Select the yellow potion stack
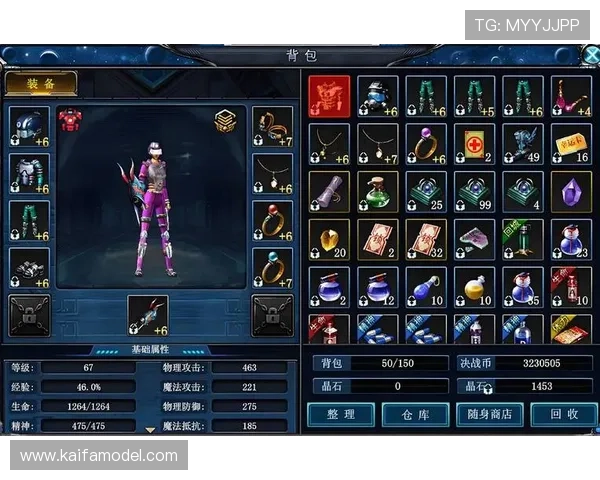Screen dimensions: 600x480 point(473,287)
